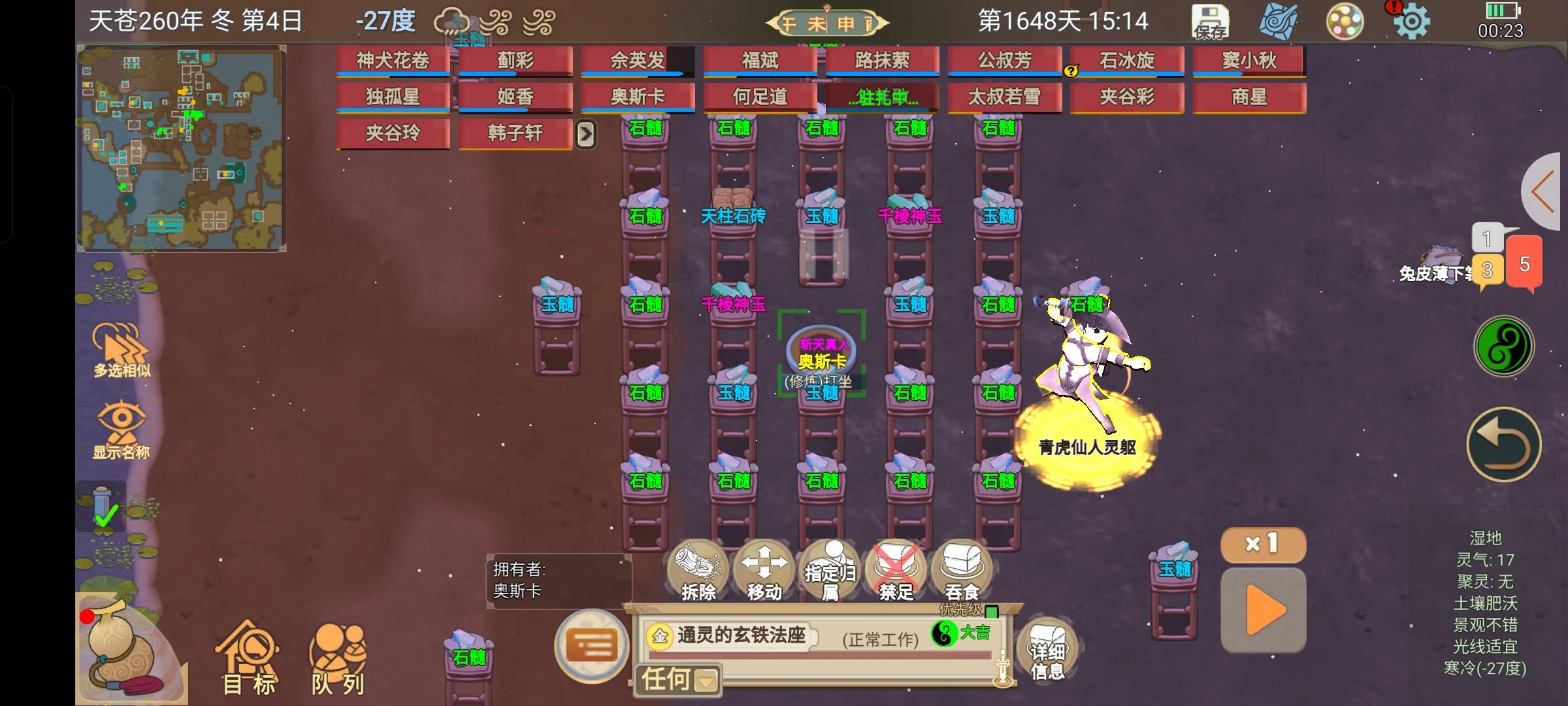Click the ×1 game speed control
Image resolution: width=1568 pixels, height=706 pixels.
point(1264,546)
